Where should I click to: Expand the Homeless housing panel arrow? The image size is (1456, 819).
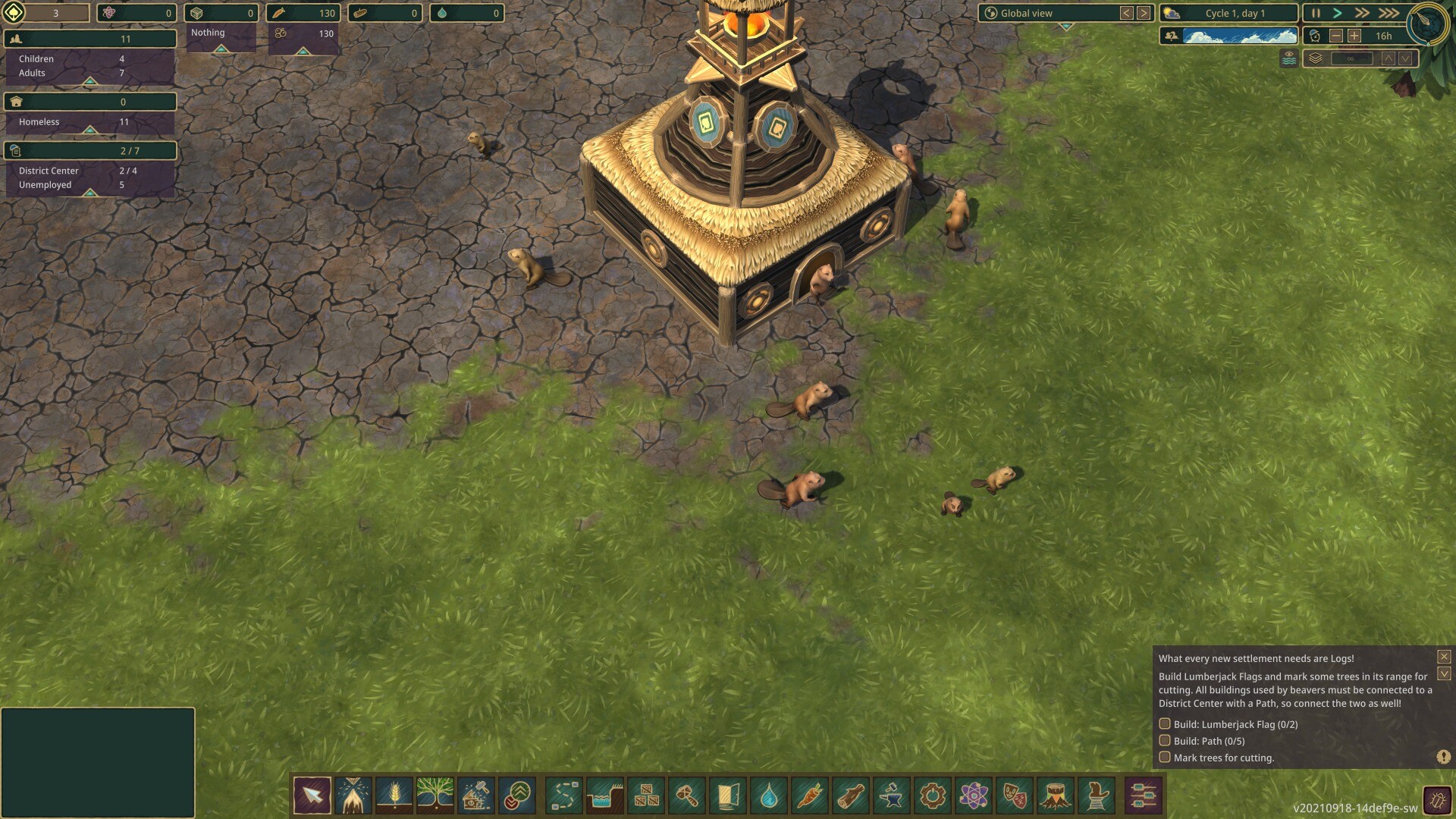[x=89, y=130]
